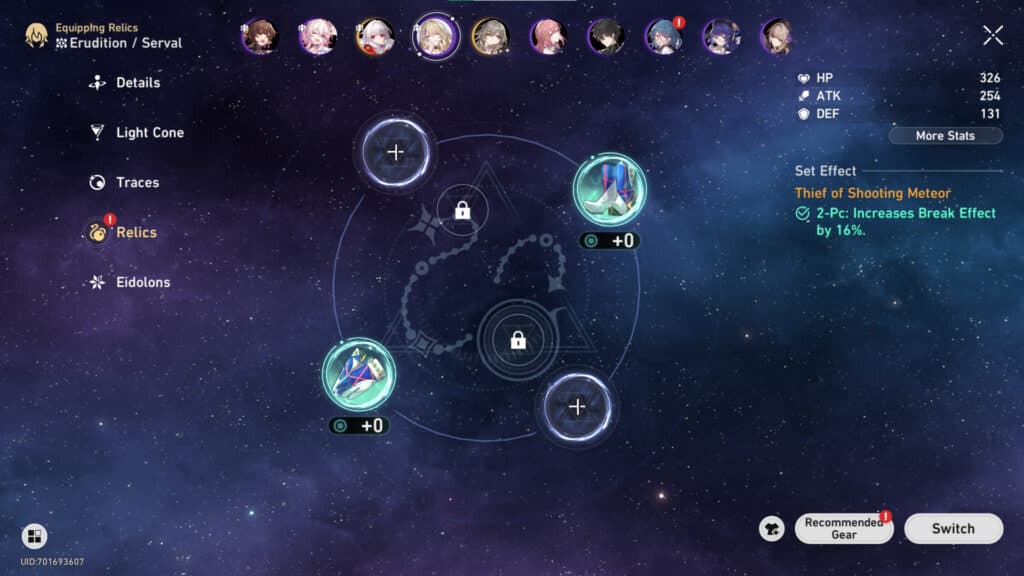
Task: Click the small icon beside Recommended Gear
Action: [x=771, y=529]
